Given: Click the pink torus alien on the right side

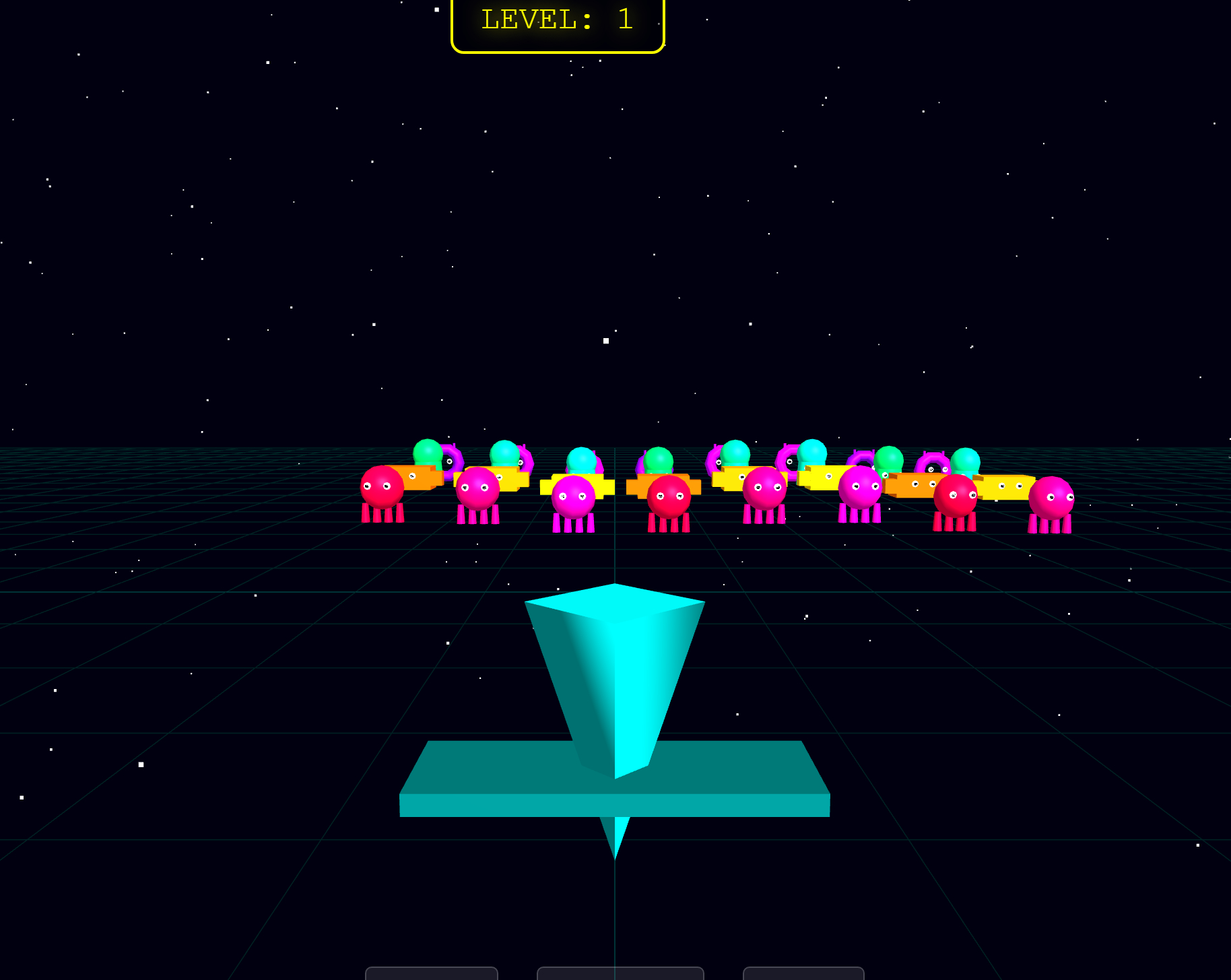Looking at the screenshot, I should click(x=933, y=461).
